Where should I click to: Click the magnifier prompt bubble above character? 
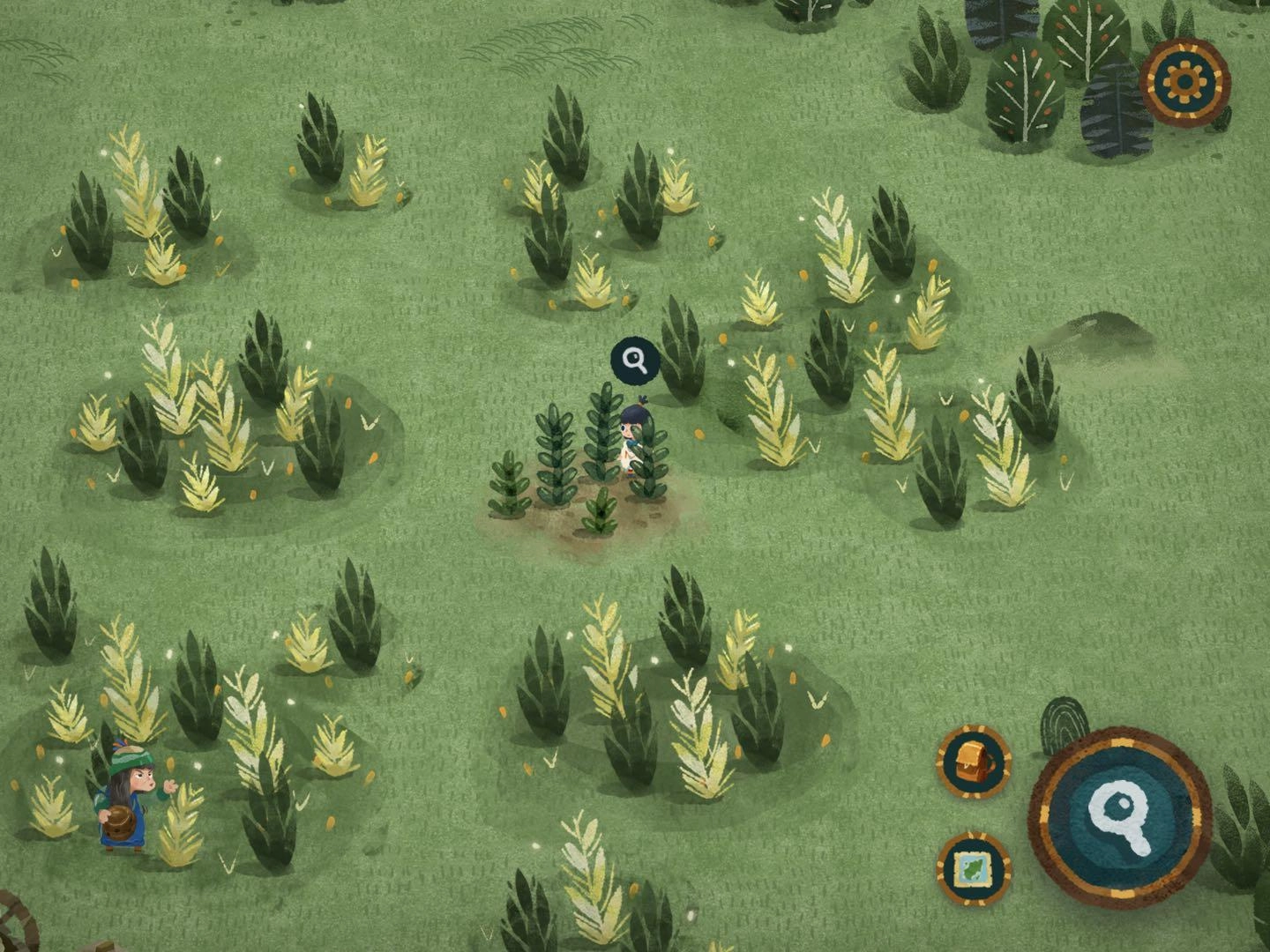click(635, 360)
